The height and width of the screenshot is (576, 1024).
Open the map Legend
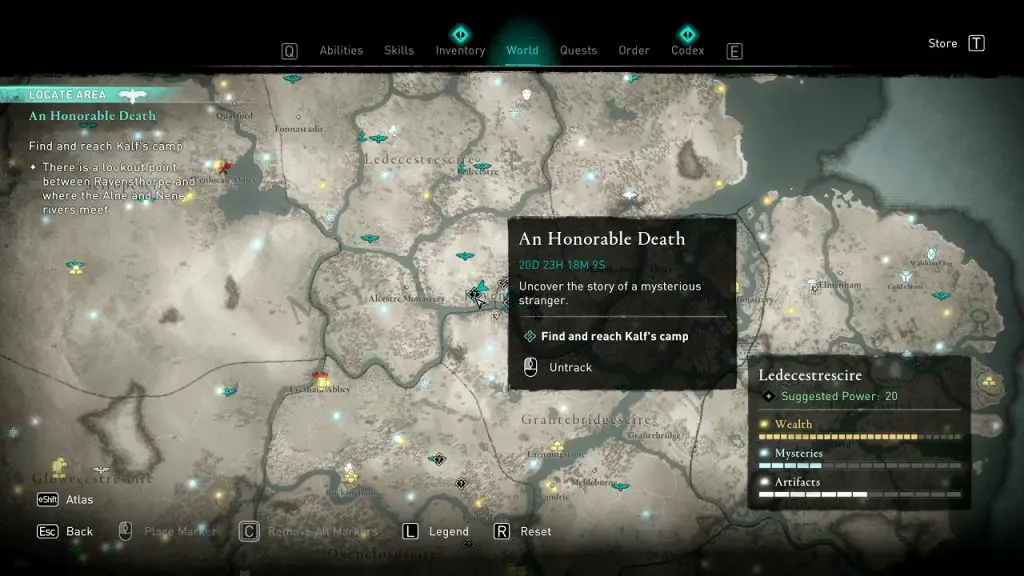click(x=448, y=531)
